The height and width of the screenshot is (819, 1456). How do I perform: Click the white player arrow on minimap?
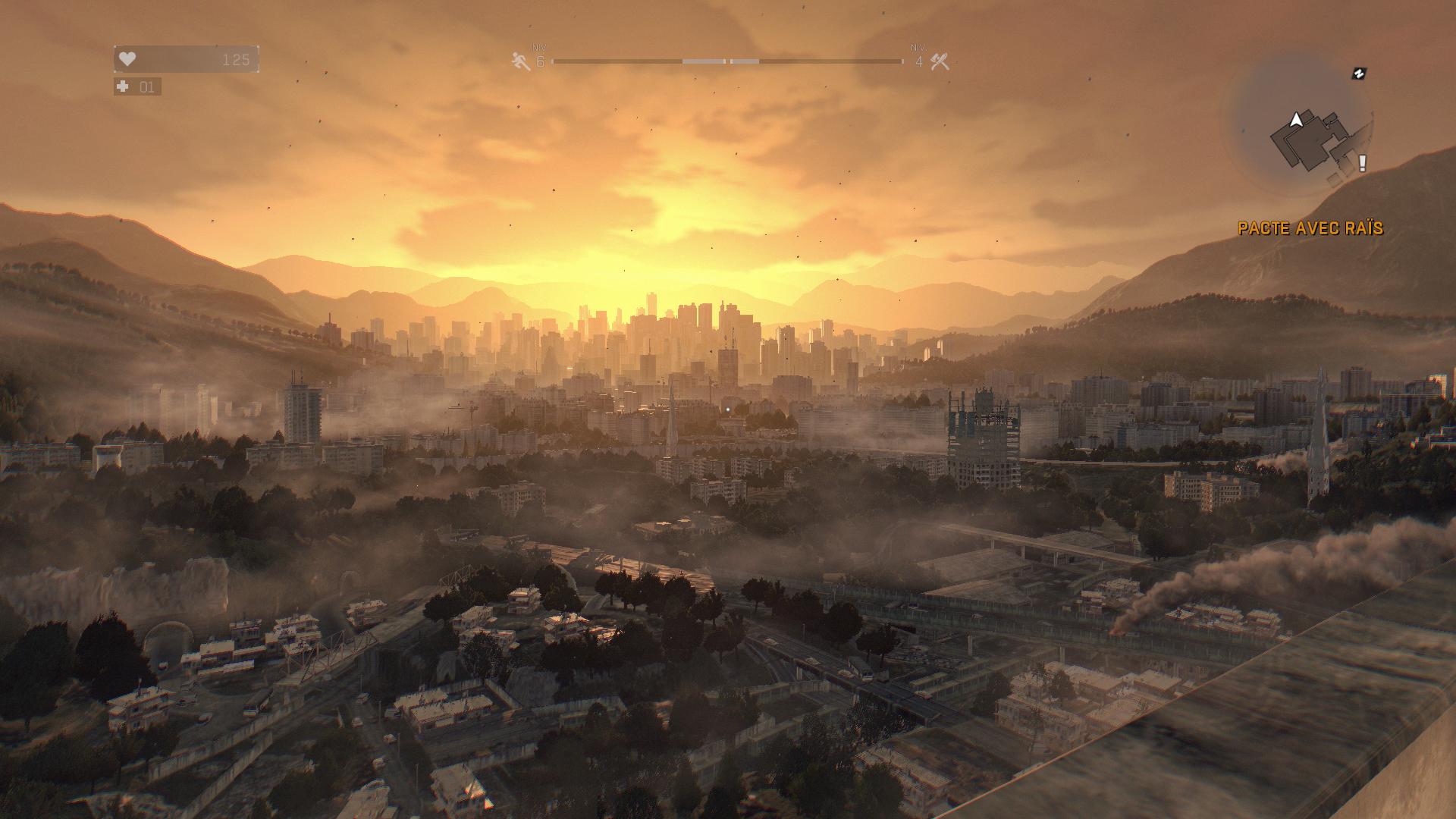[x=1297, y=119]
